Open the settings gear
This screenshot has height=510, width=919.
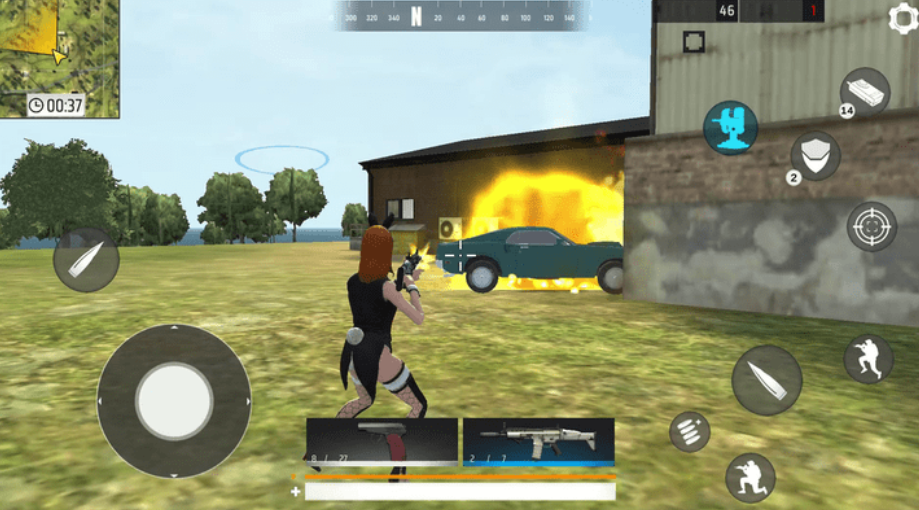click(903, 17)
